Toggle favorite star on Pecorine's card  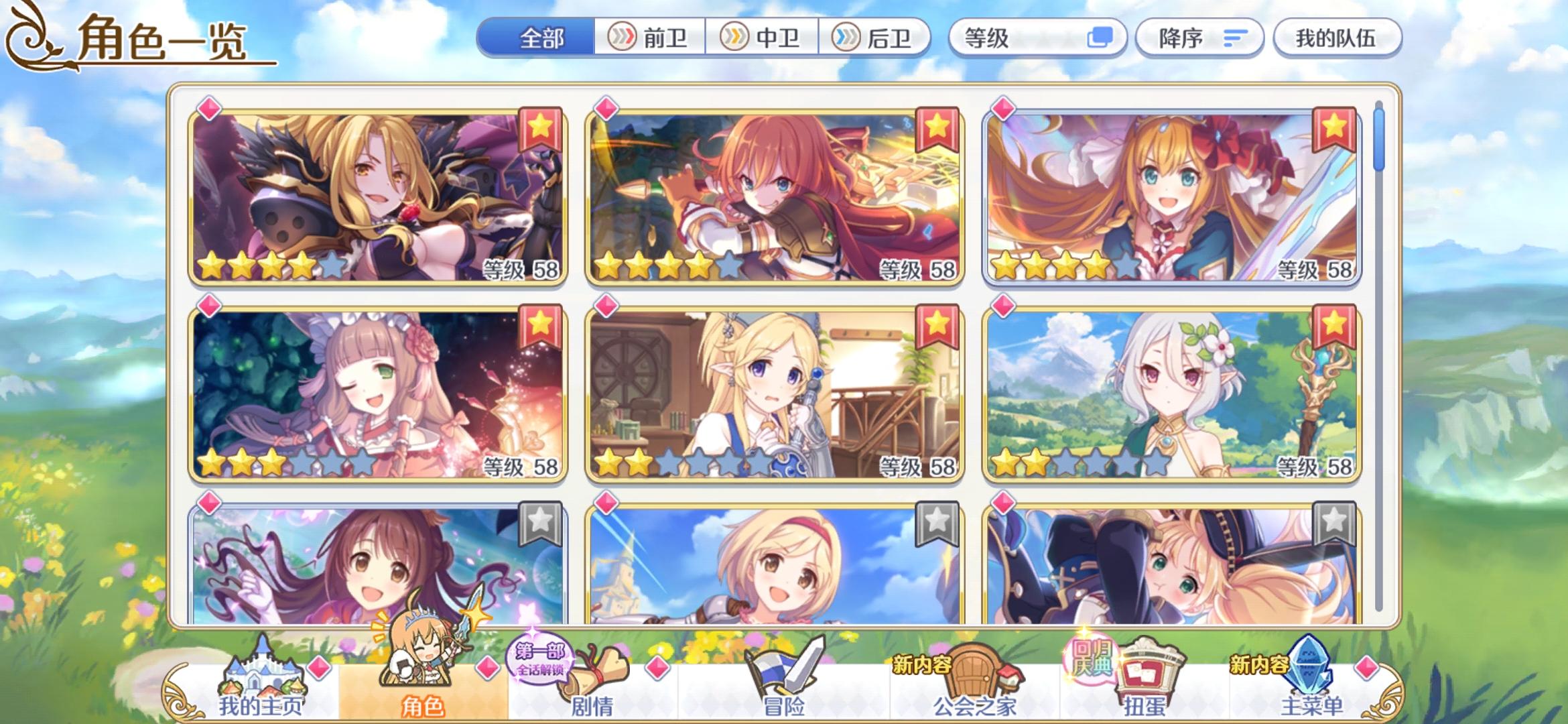pyautogui.click(x=1334, y=130)
